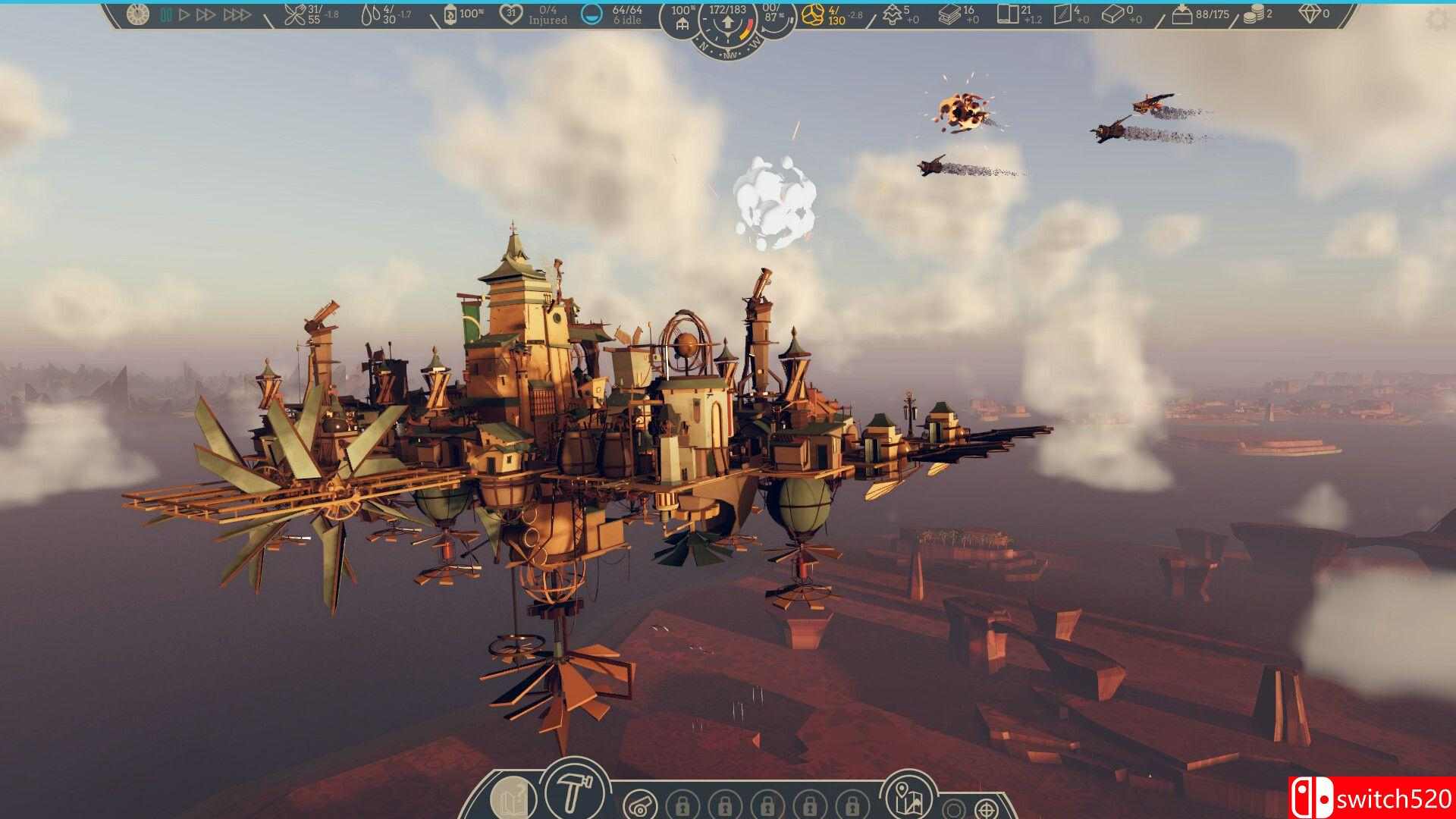View injured citizens heart icon
This screenshot has height=819, width=1456.
coord(513,14)
